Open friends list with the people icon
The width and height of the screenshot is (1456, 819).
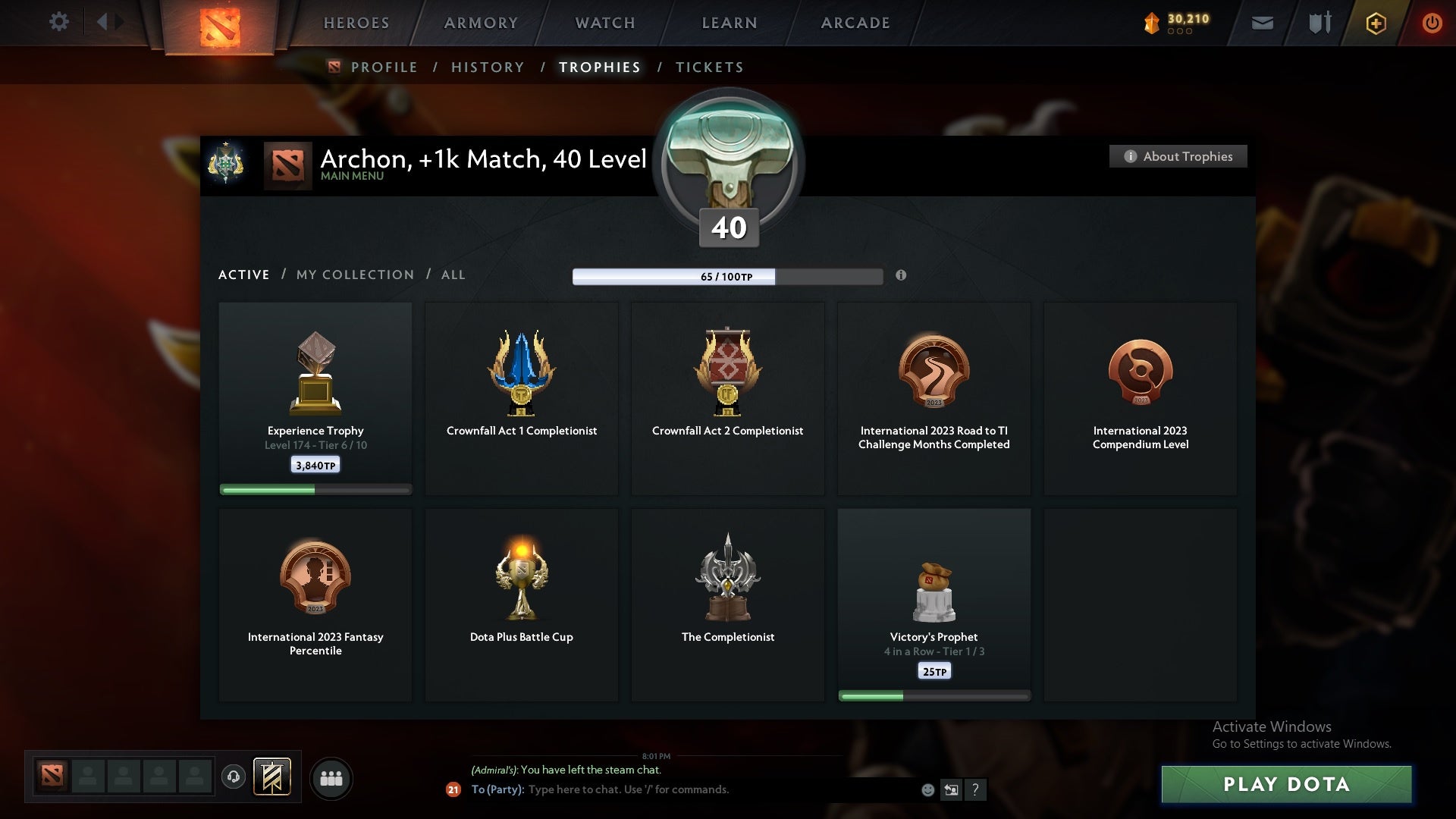(331, 778)
